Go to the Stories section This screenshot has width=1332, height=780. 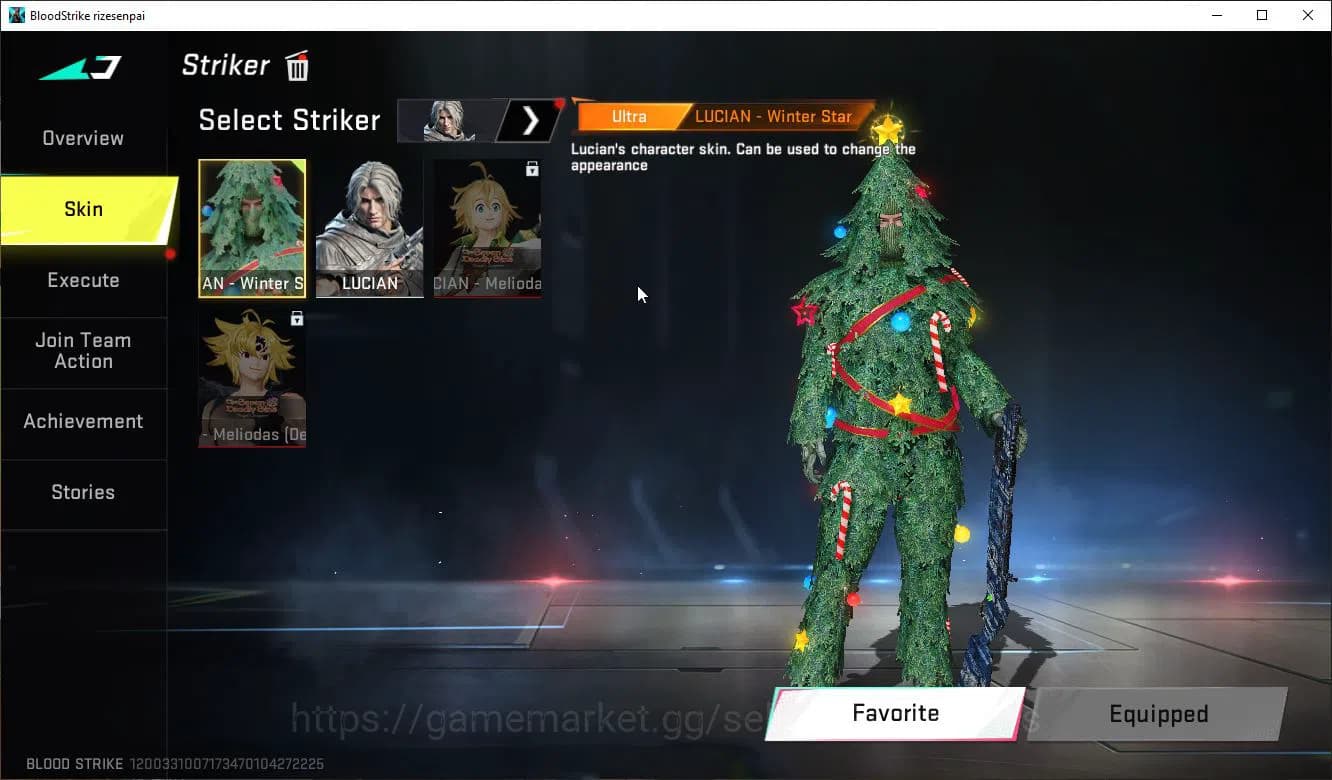(x=83, y=492)
